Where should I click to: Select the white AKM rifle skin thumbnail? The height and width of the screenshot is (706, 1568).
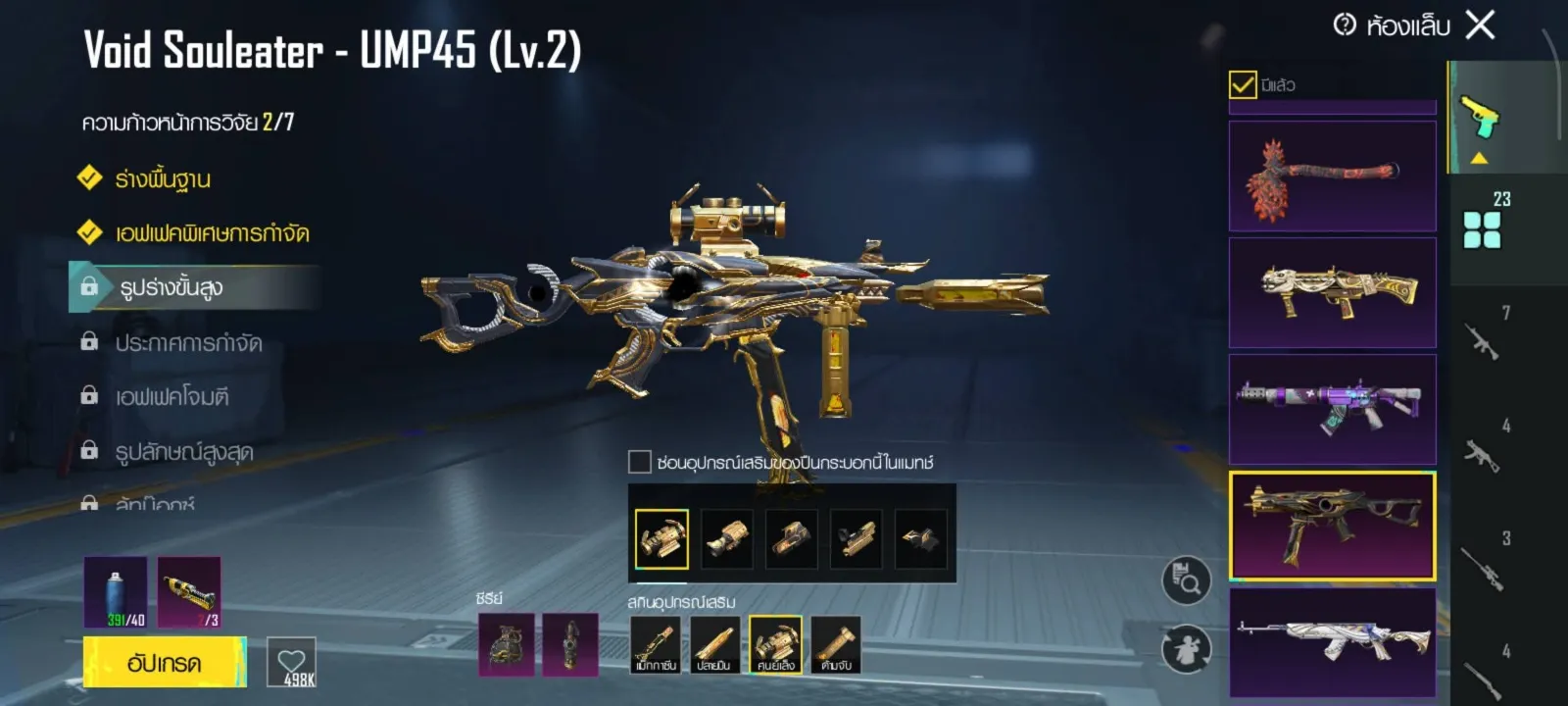[1332, 642]
